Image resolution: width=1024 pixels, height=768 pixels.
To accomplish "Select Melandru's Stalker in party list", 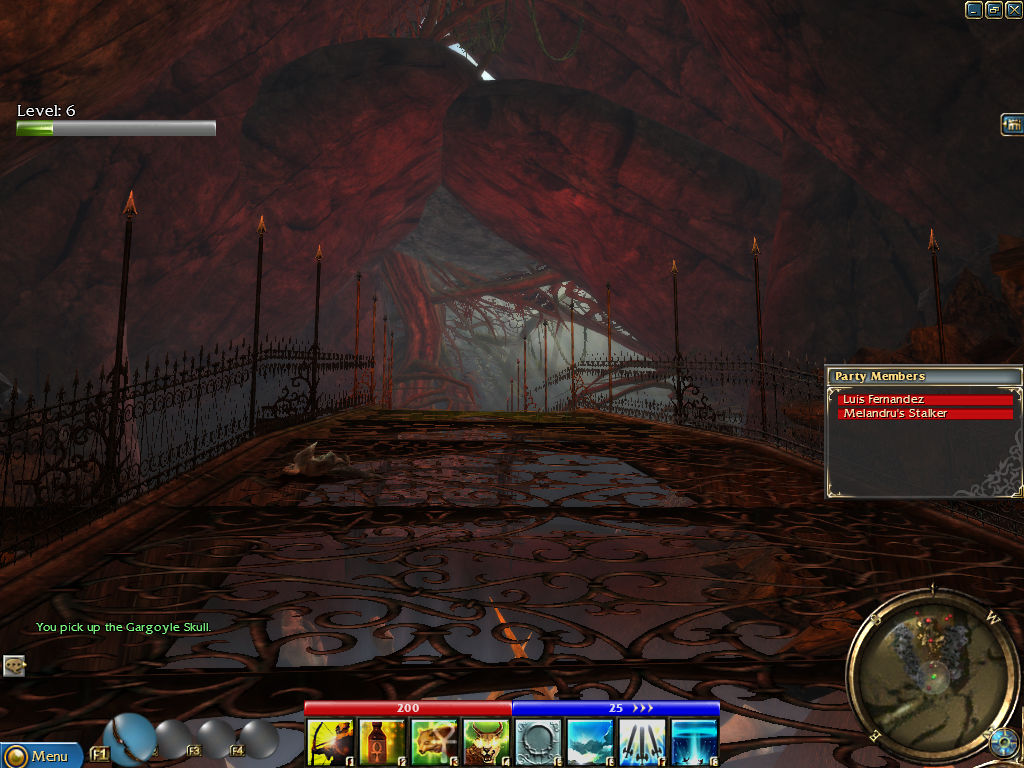I will 925,414.
